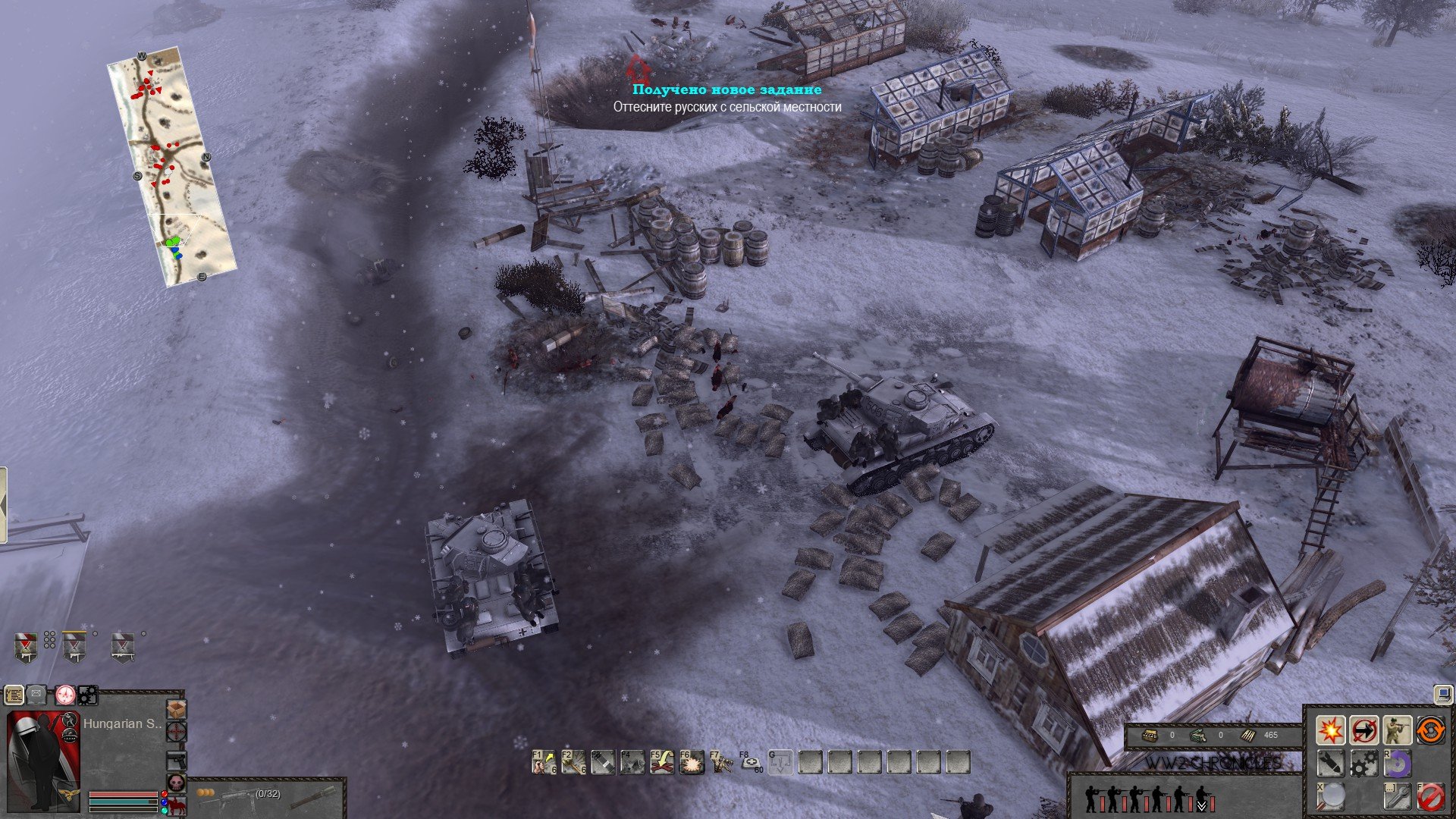Screen dimensions: 1456x819
Task: Click the orange rotating arrows button
Action: [1430, 730]
